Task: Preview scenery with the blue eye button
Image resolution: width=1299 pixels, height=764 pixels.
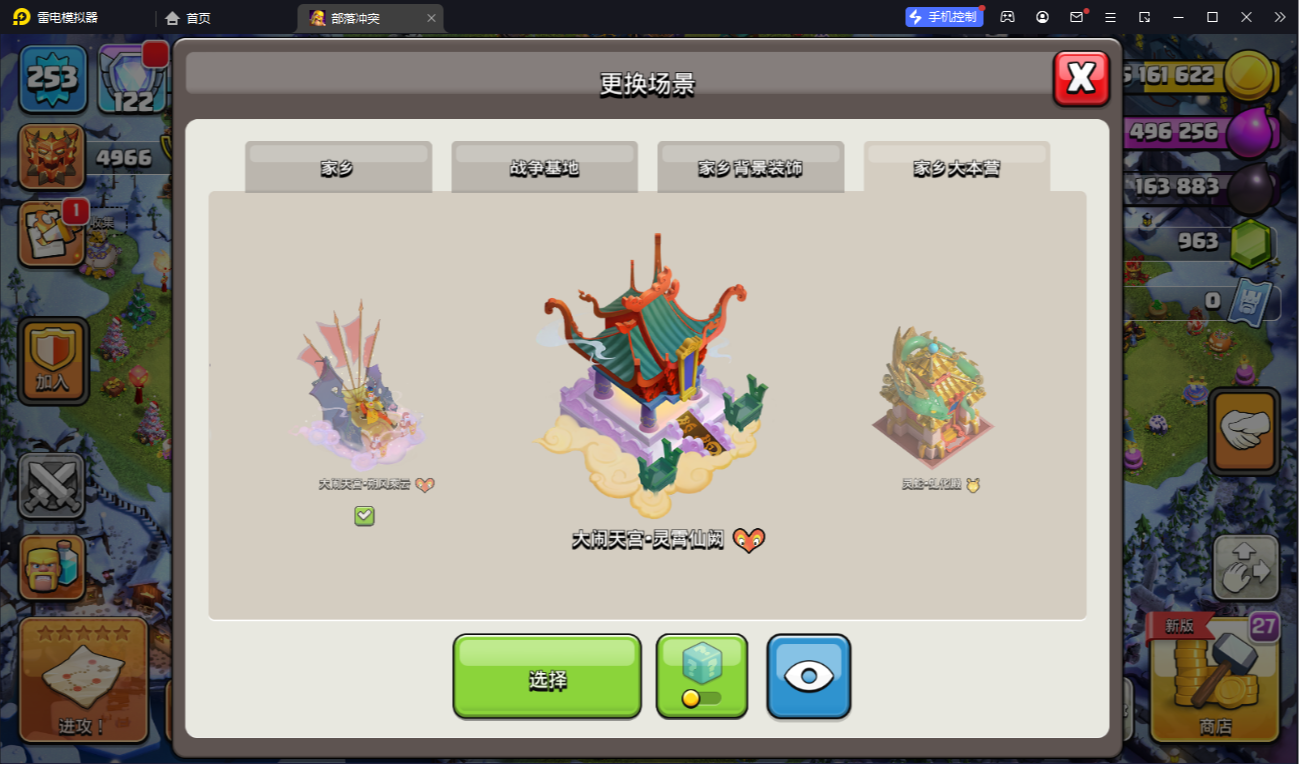Action: click(808, 676)
